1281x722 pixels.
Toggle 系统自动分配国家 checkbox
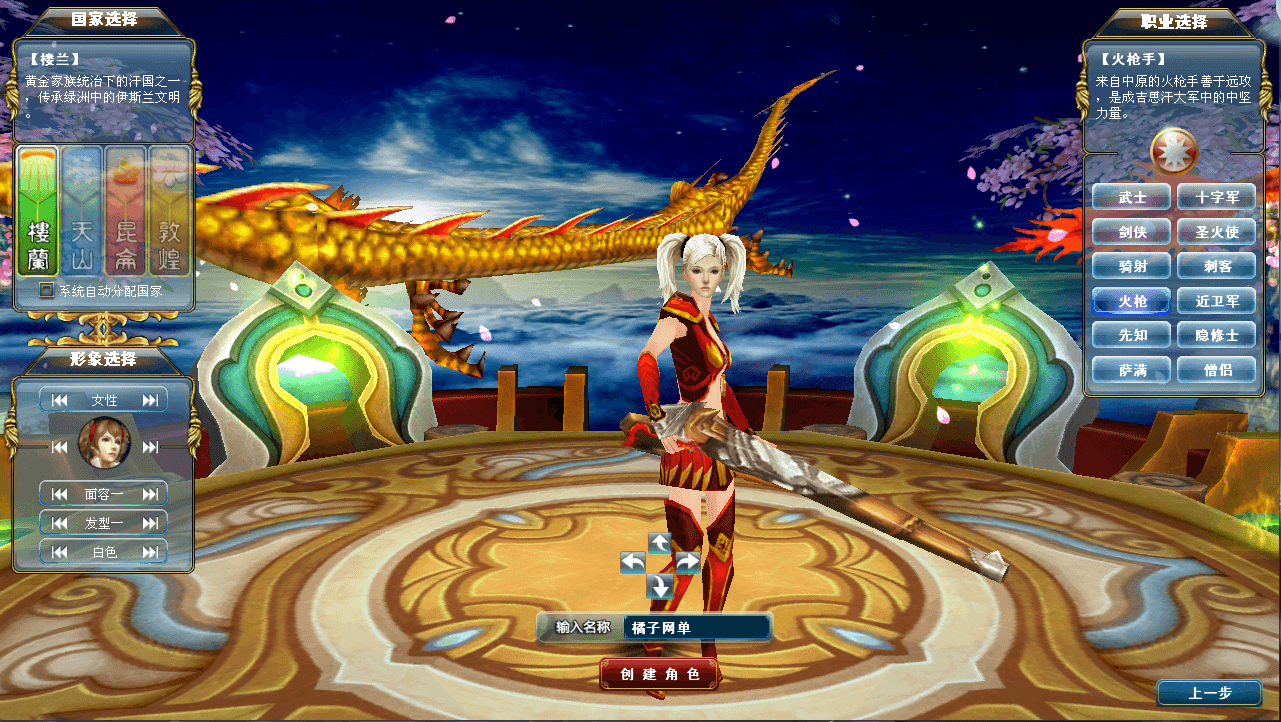[46, 291]
